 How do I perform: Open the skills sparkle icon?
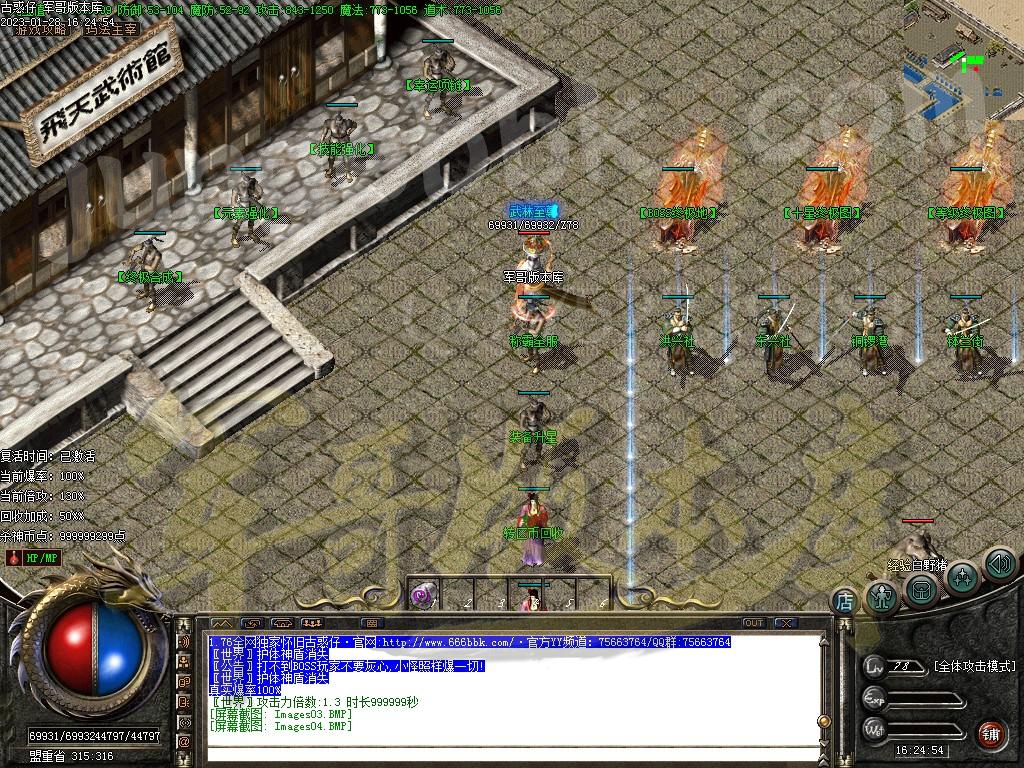[x=962, y=578]
